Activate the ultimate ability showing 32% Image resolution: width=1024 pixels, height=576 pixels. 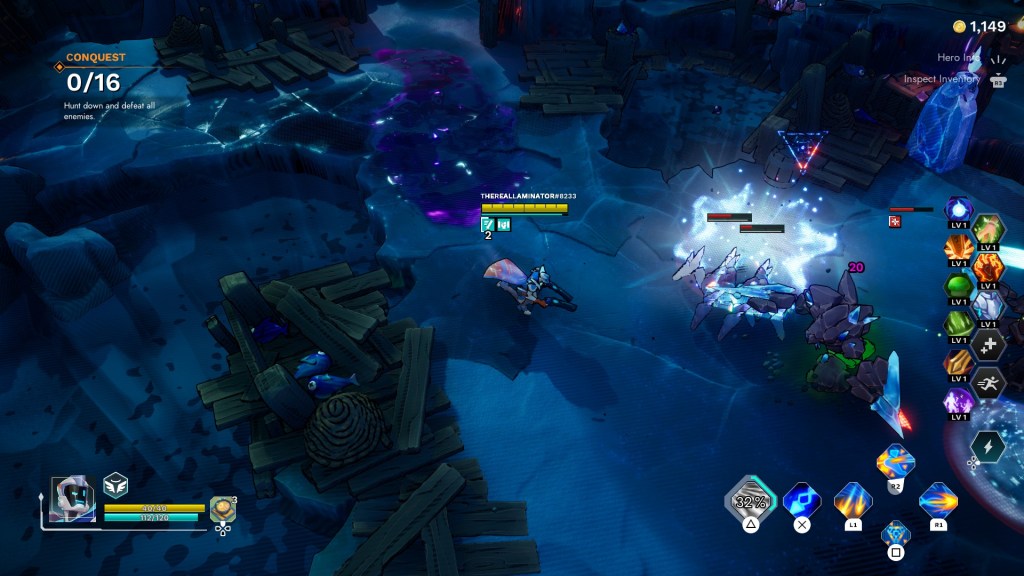(x=749, y=499)
